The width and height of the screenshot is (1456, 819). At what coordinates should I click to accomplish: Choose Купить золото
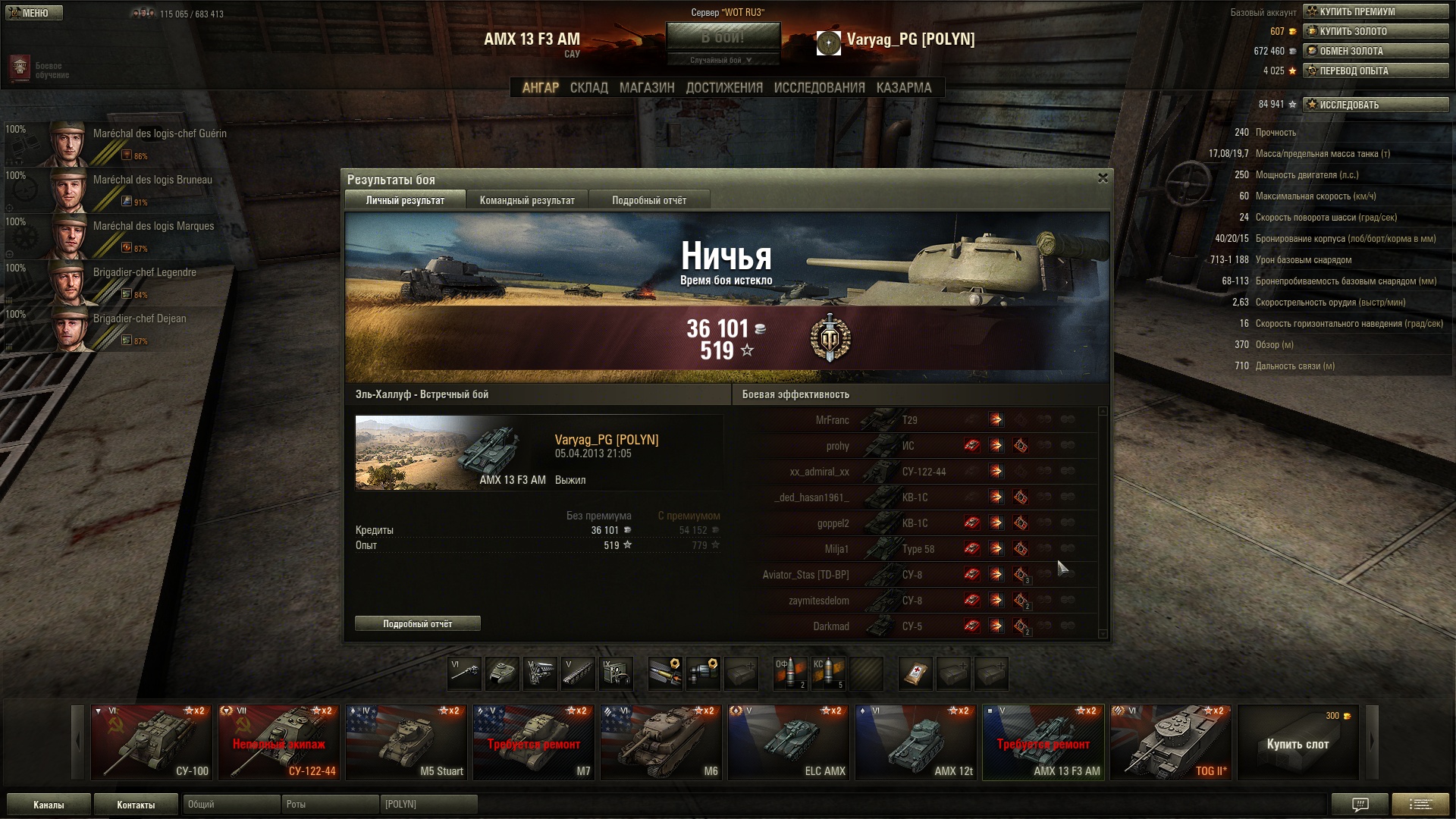(x=1375, y=31)
